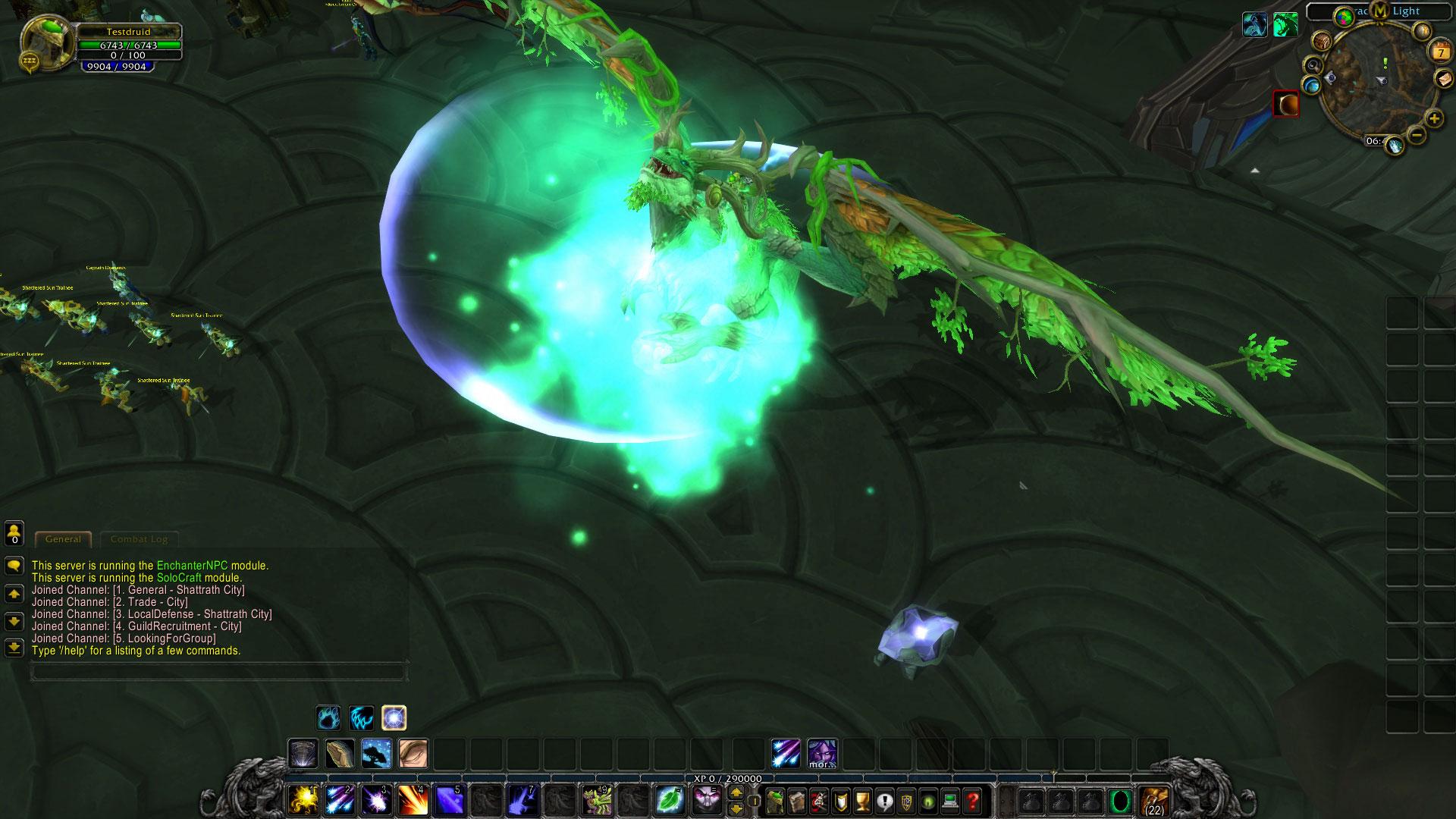Cast the Starfire spell in slot 2
The height and width of the screenshot is (819, 1456).
339,800
